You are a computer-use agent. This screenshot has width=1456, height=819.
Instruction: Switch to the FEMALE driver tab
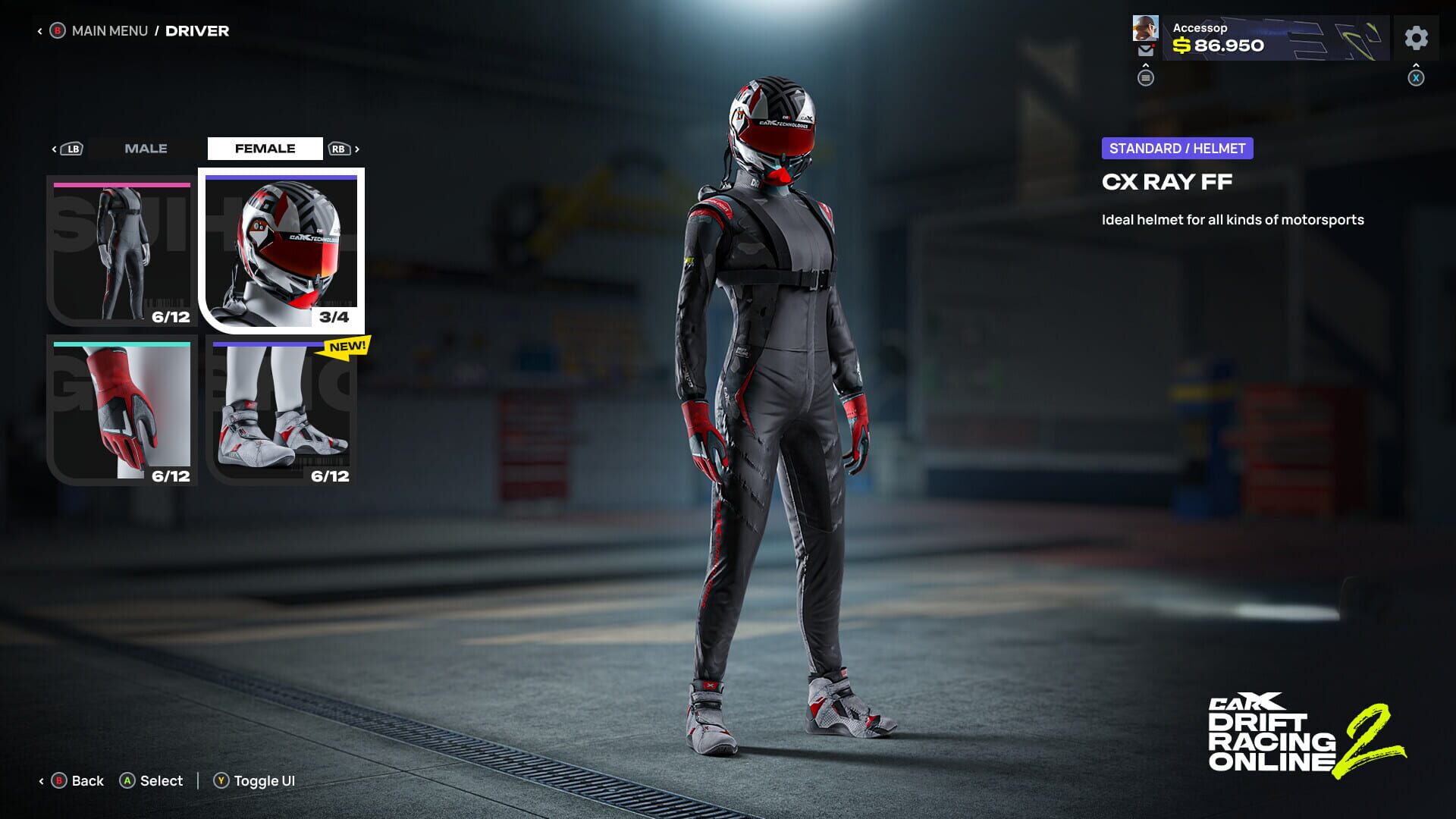point(265,148)
